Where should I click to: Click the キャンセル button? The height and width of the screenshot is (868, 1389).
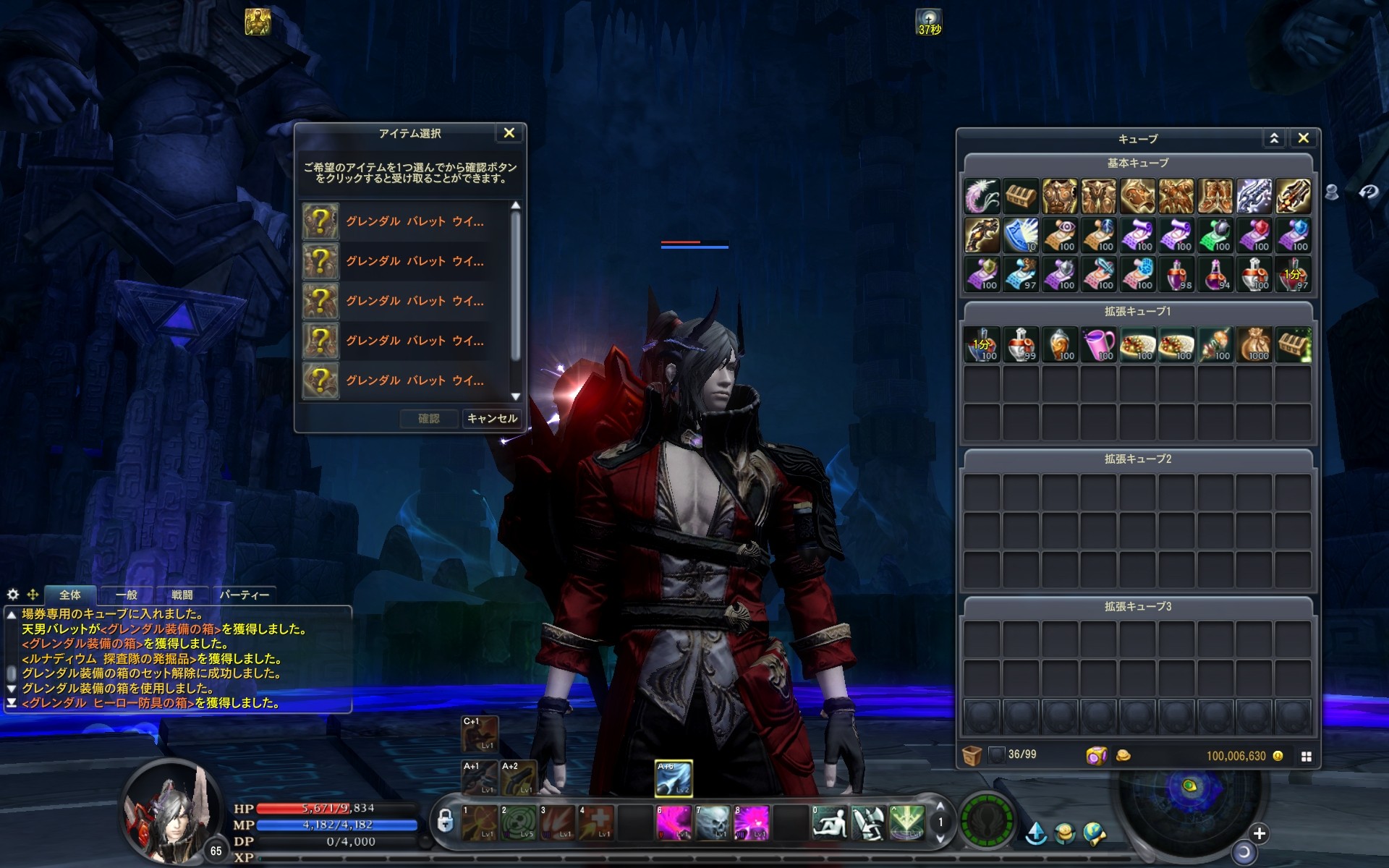pyautogui.click(x=492, y=418)
